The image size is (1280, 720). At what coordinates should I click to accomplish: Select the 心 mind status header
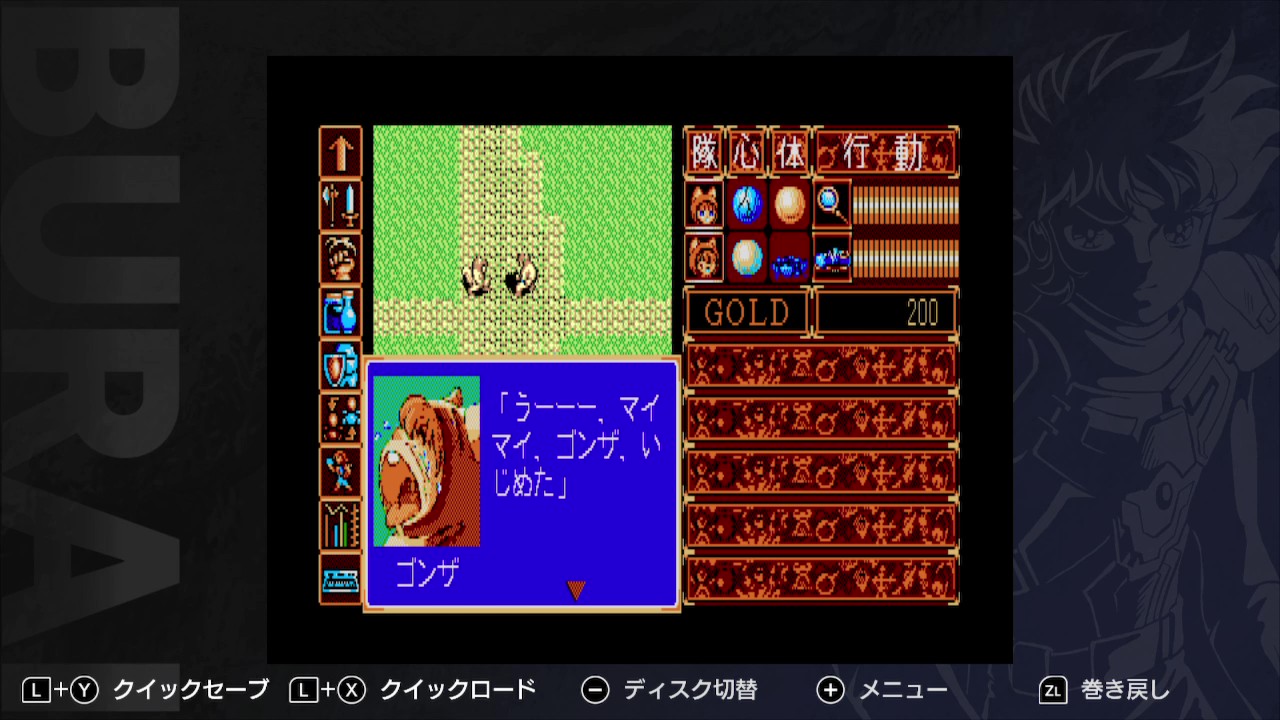coord(747,150)
